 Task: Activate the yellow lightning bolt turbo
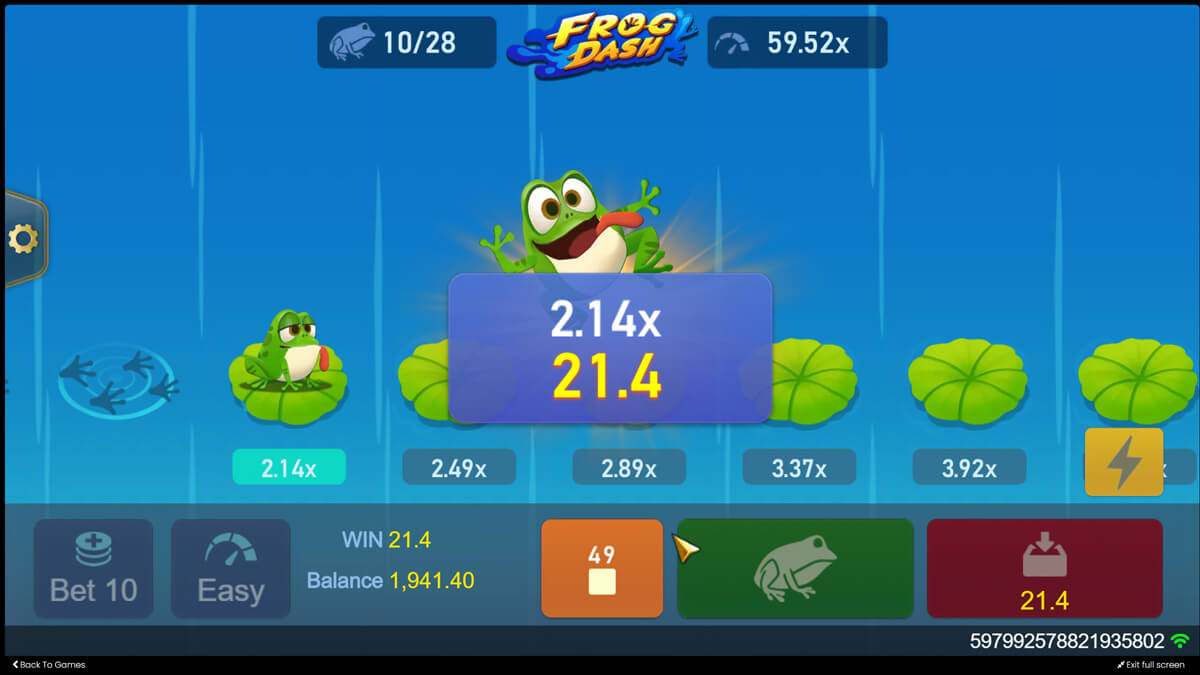(x=1123, y=462)
